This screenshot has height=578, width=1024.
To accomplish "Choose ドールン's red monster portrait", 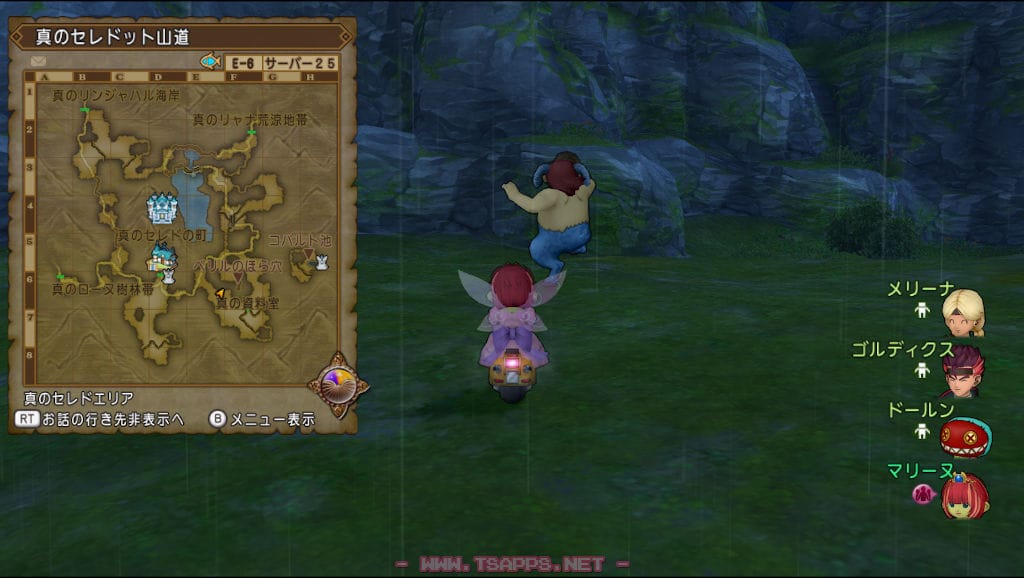I will pyautogui.click(x=964, y=436).
